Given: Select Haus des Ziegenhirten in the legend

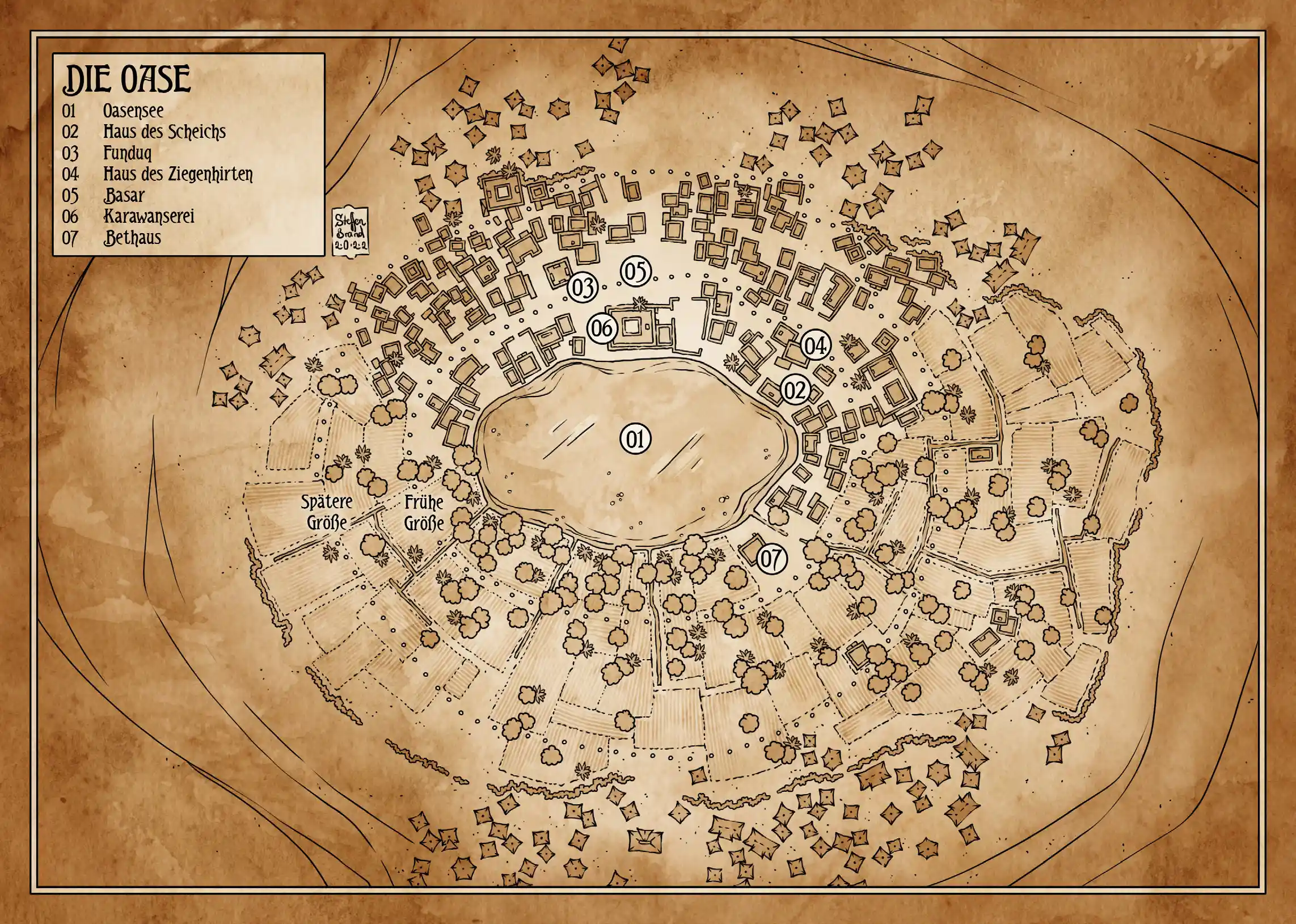Looking at the screenshot, I should (x=178, y=174).
